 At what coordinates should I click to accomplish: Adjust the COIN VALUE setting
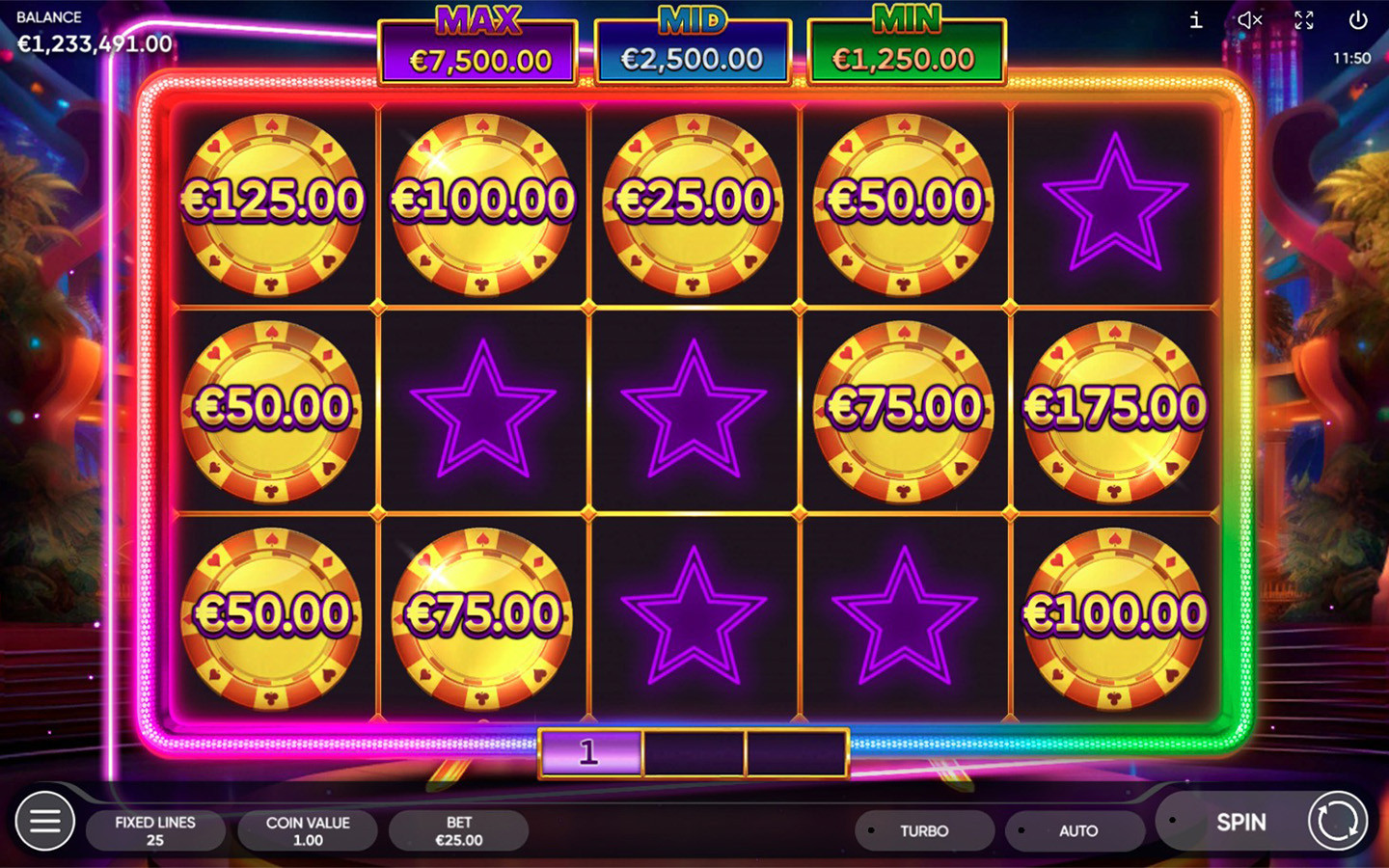(x=308, y=830)
